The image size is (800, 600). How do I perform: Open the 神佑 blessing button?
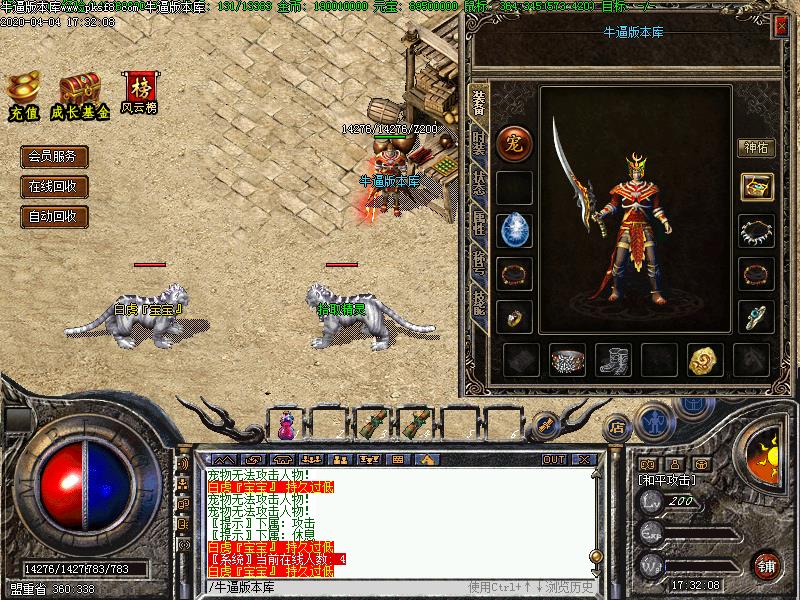pos(756,148)
